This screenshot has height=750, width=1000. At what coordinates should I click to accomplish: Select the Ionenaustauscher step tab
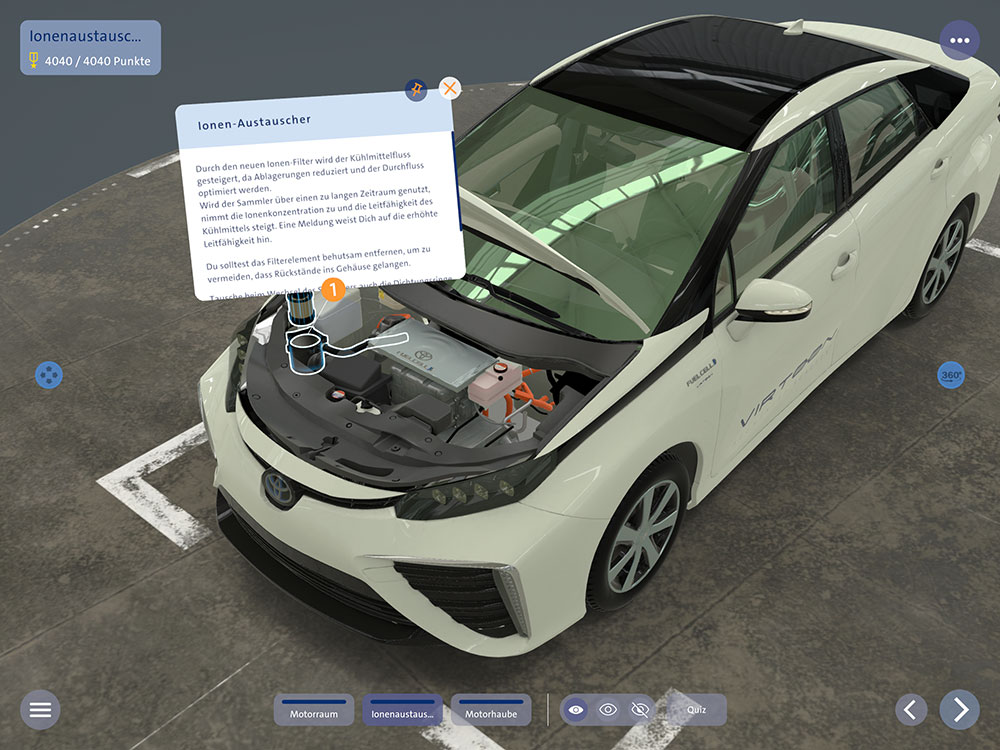[402, 710]
